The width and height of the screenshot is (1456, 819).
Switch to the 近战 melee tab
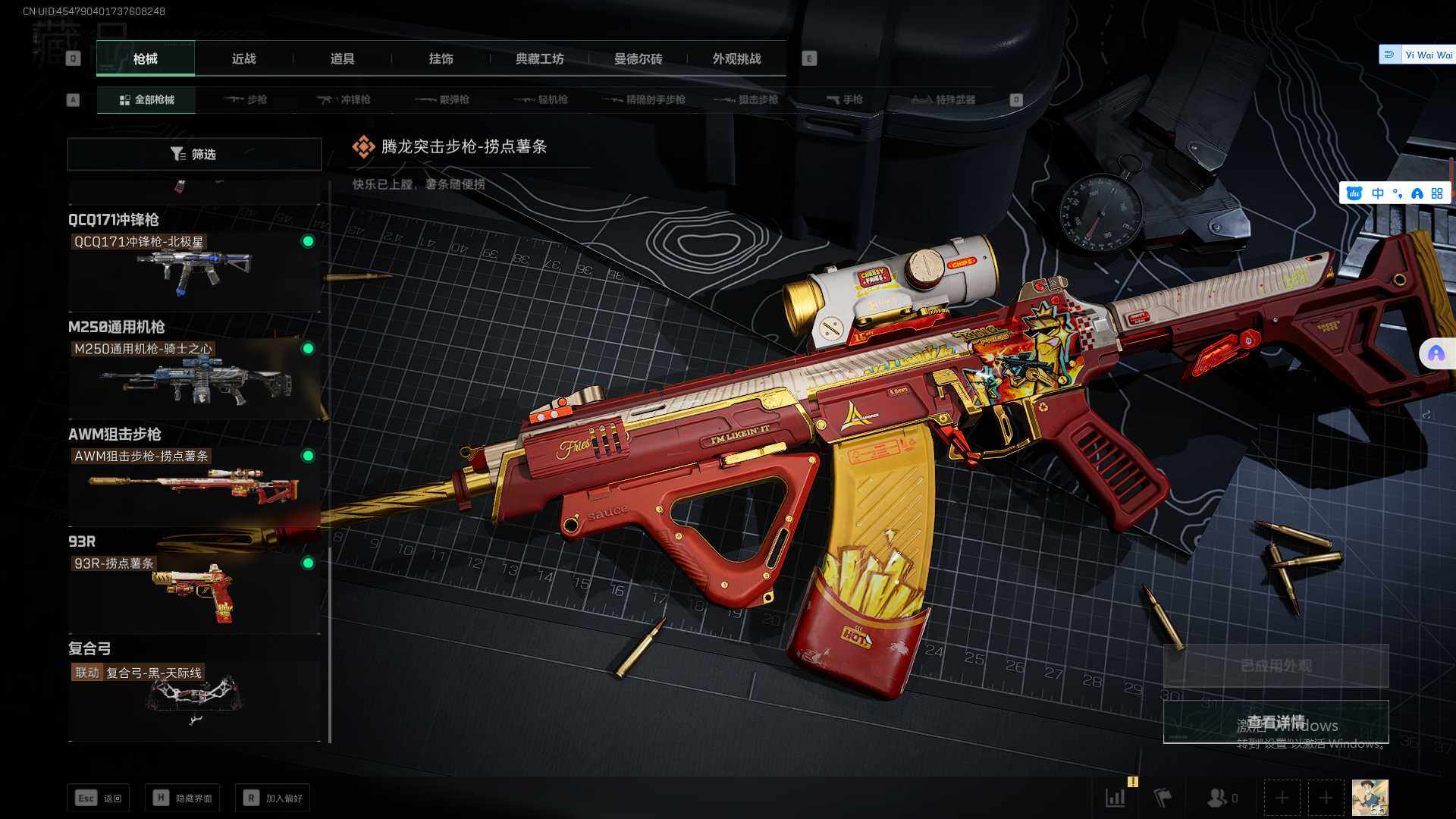click(243, 59)
